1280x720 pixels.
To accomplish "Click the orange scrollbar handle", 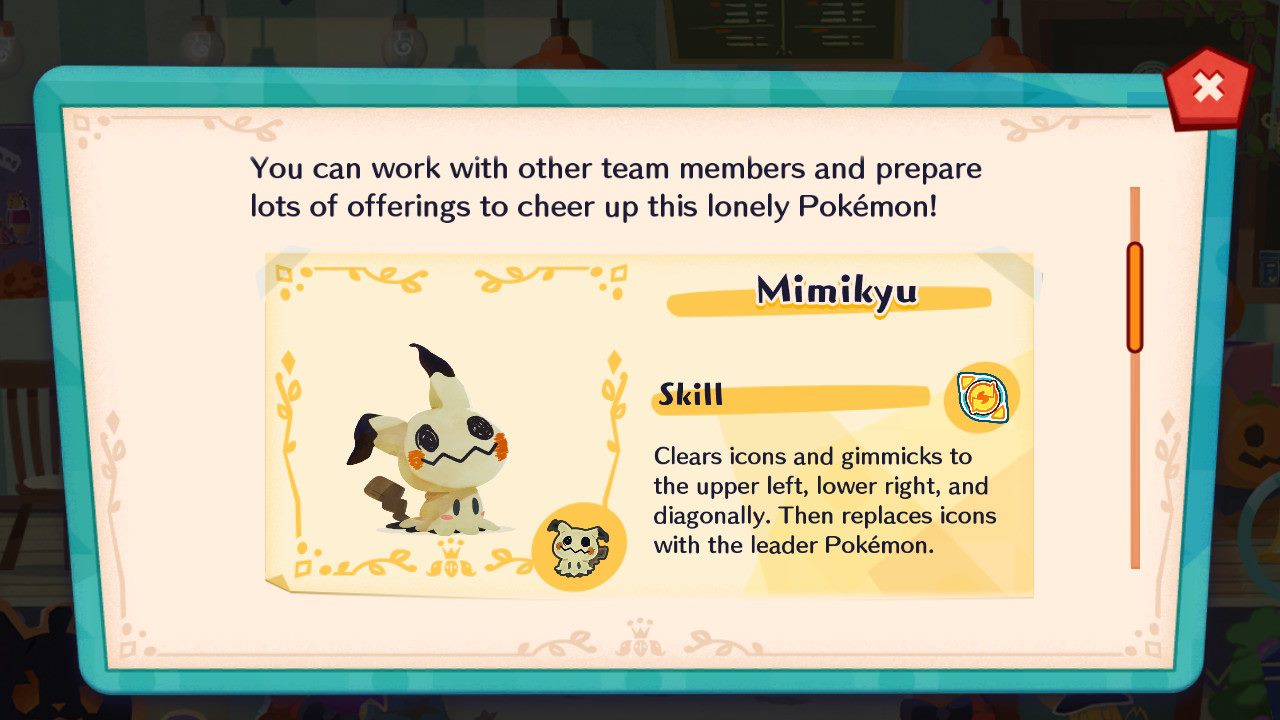I will coord(1135,297).
